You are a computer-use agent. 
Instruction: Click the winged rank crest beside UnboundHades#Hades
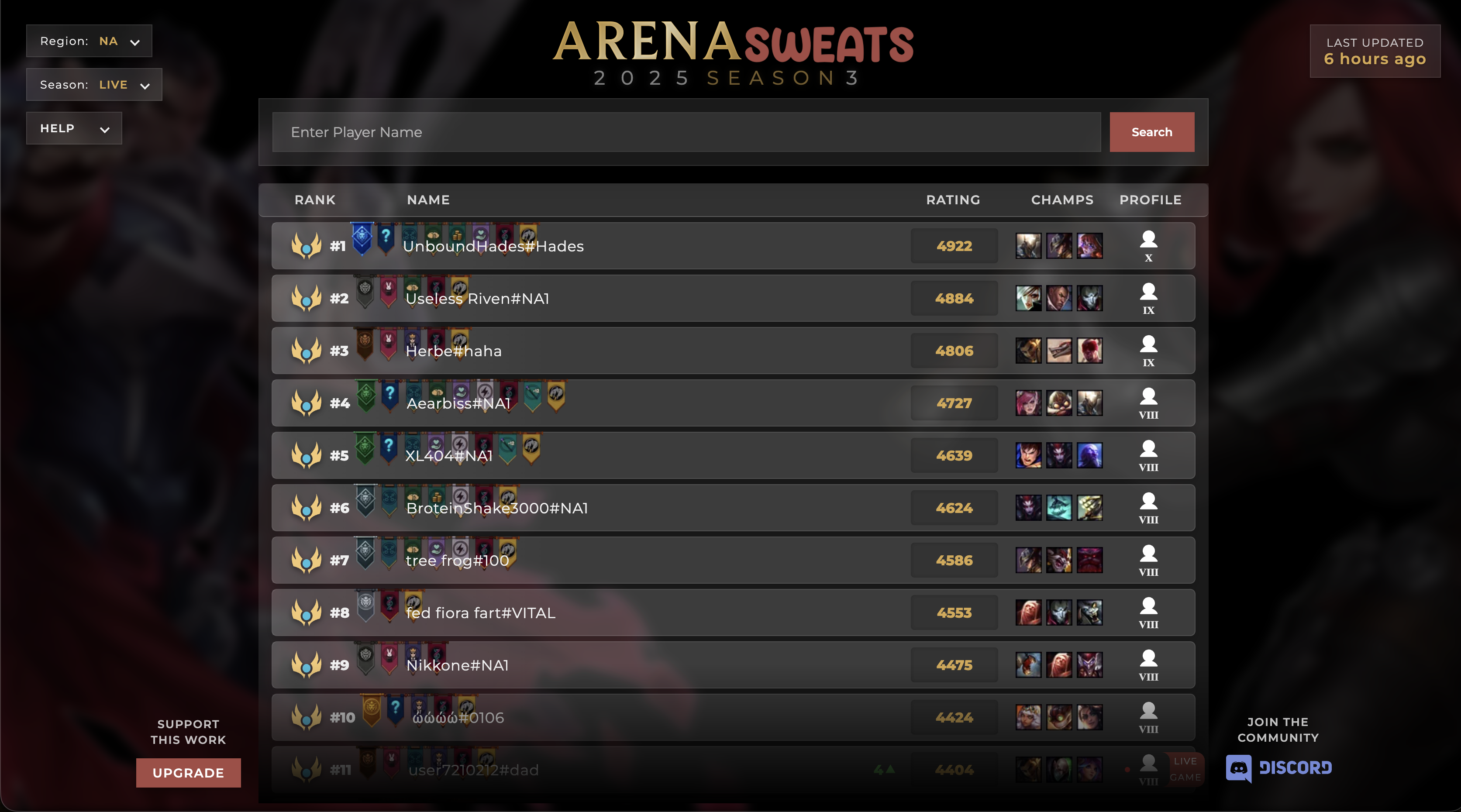click(306, 245)
